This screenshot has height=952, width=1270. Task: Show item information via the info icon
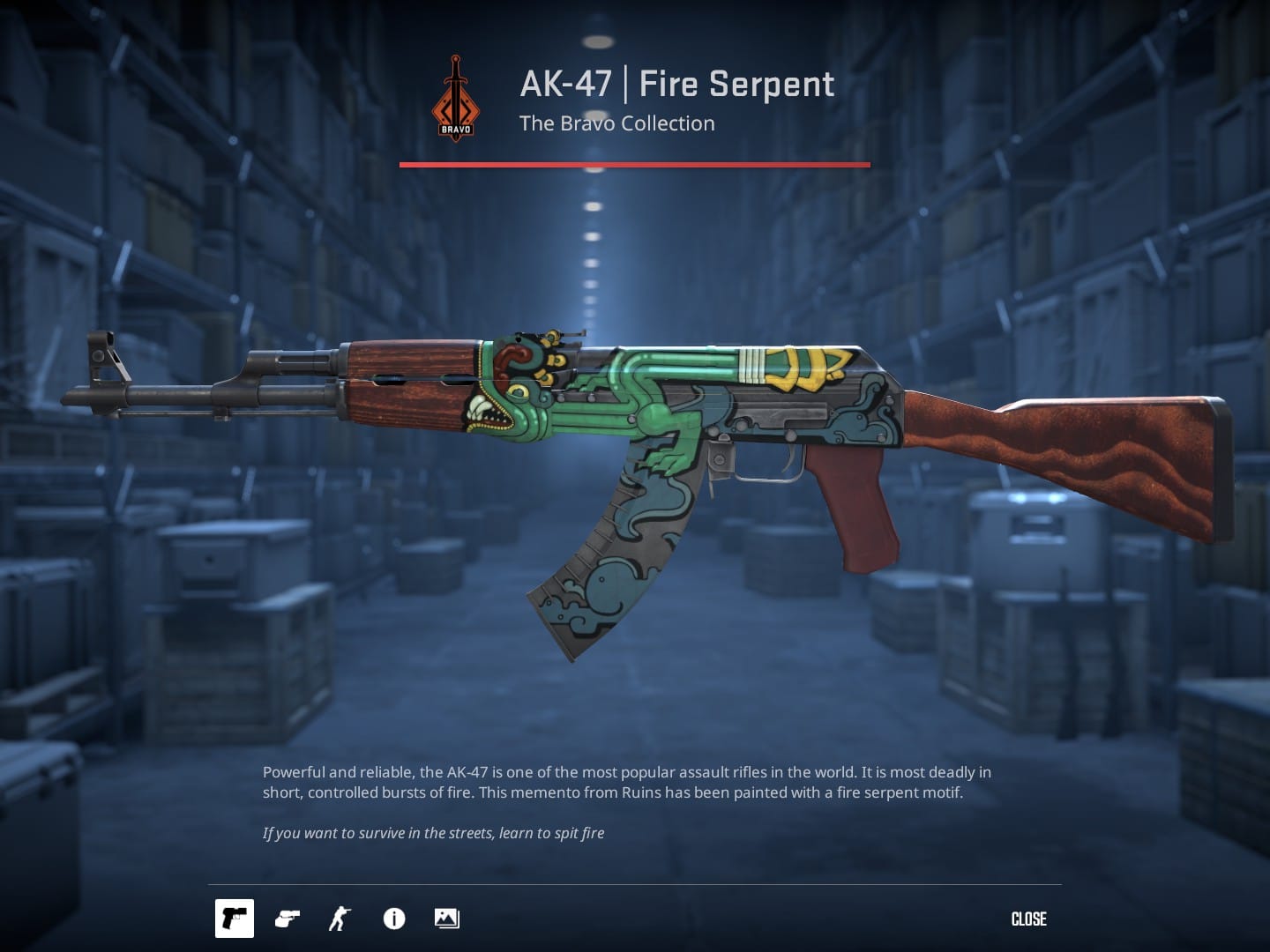pyautogui.click(x=394, y=919)
